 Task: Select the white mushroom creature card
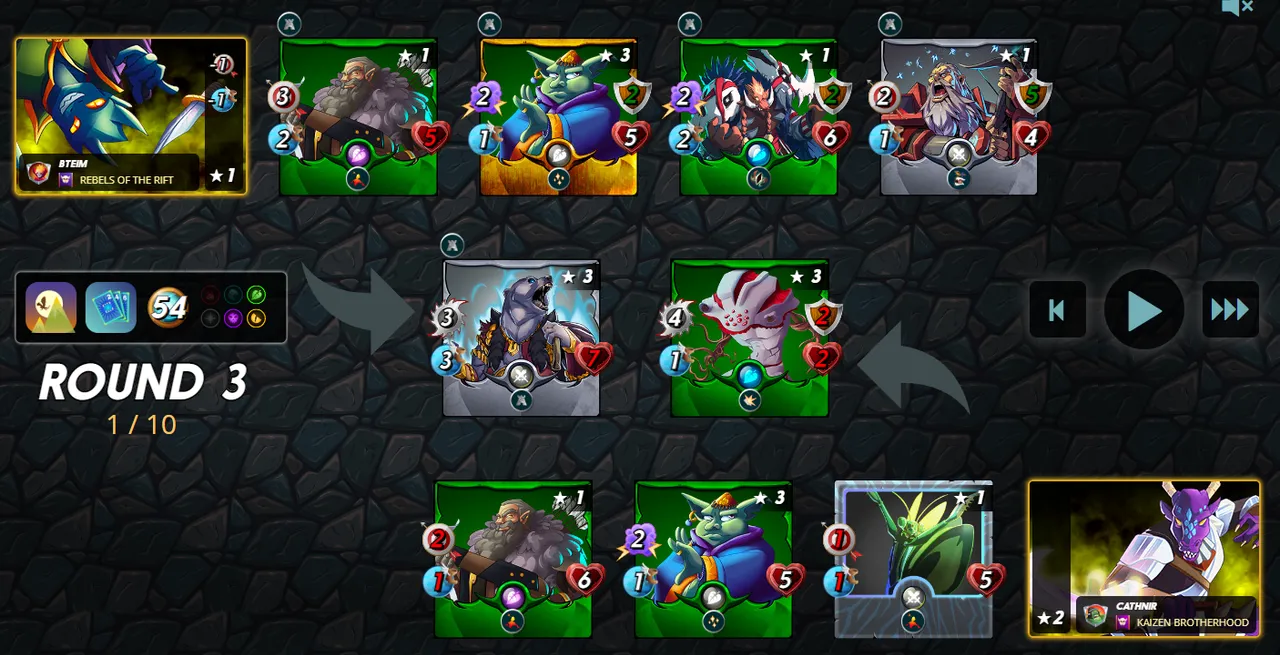(749, 338)
